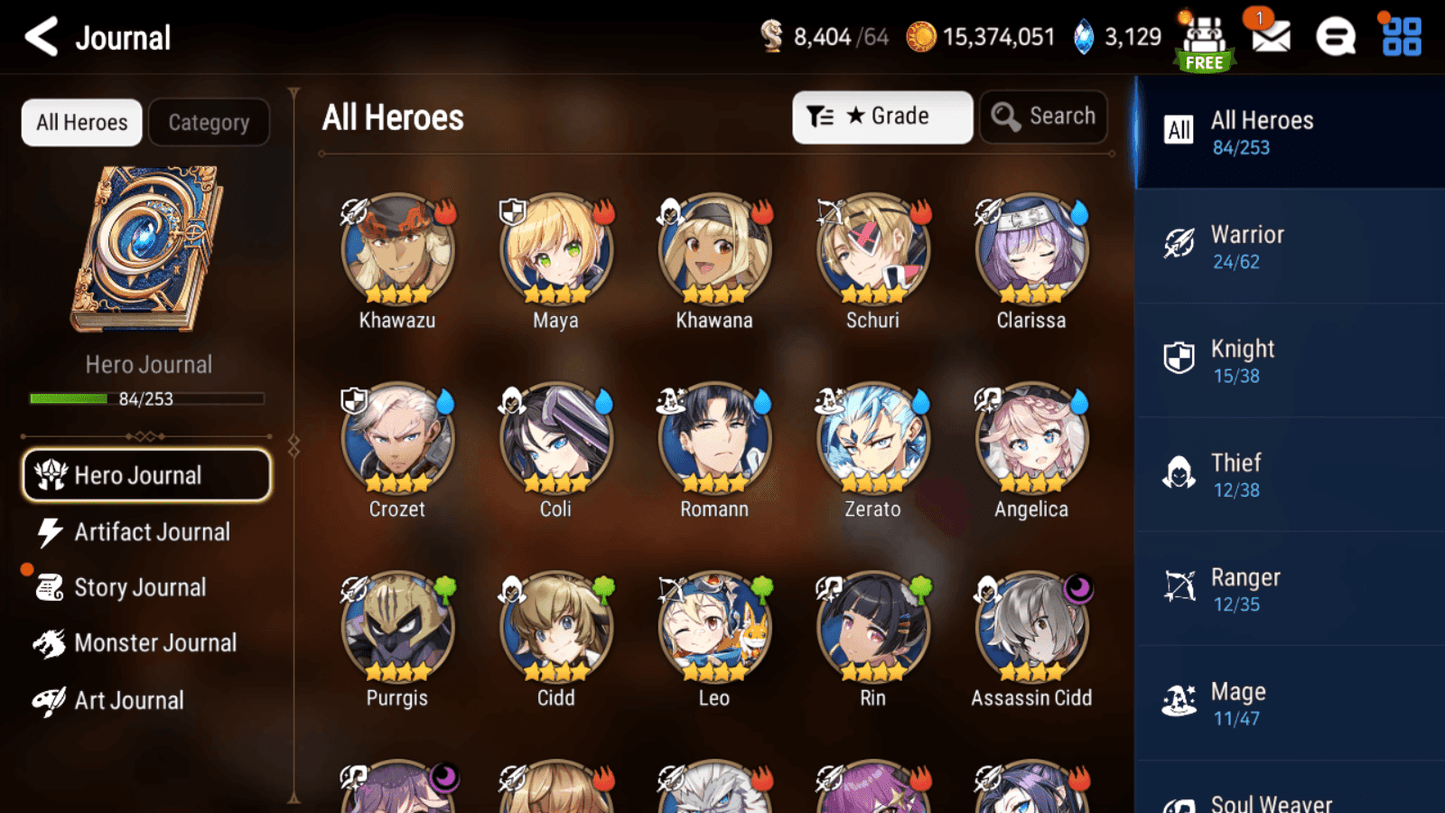Switch to the Category tab
Image resolution: width=1445 pixels, height=813 pixels.
pos(208,122)
